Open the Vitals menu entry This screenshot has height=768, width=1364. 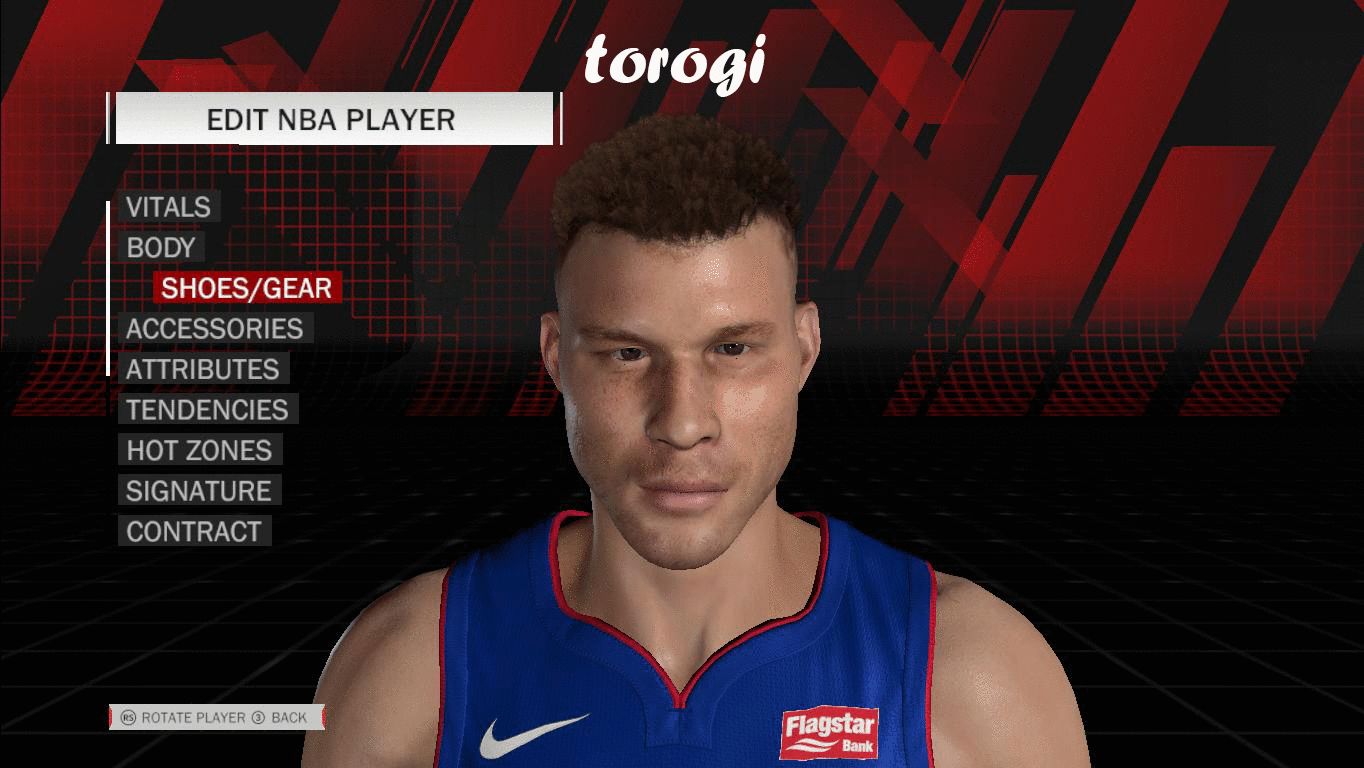pos(168,207)
